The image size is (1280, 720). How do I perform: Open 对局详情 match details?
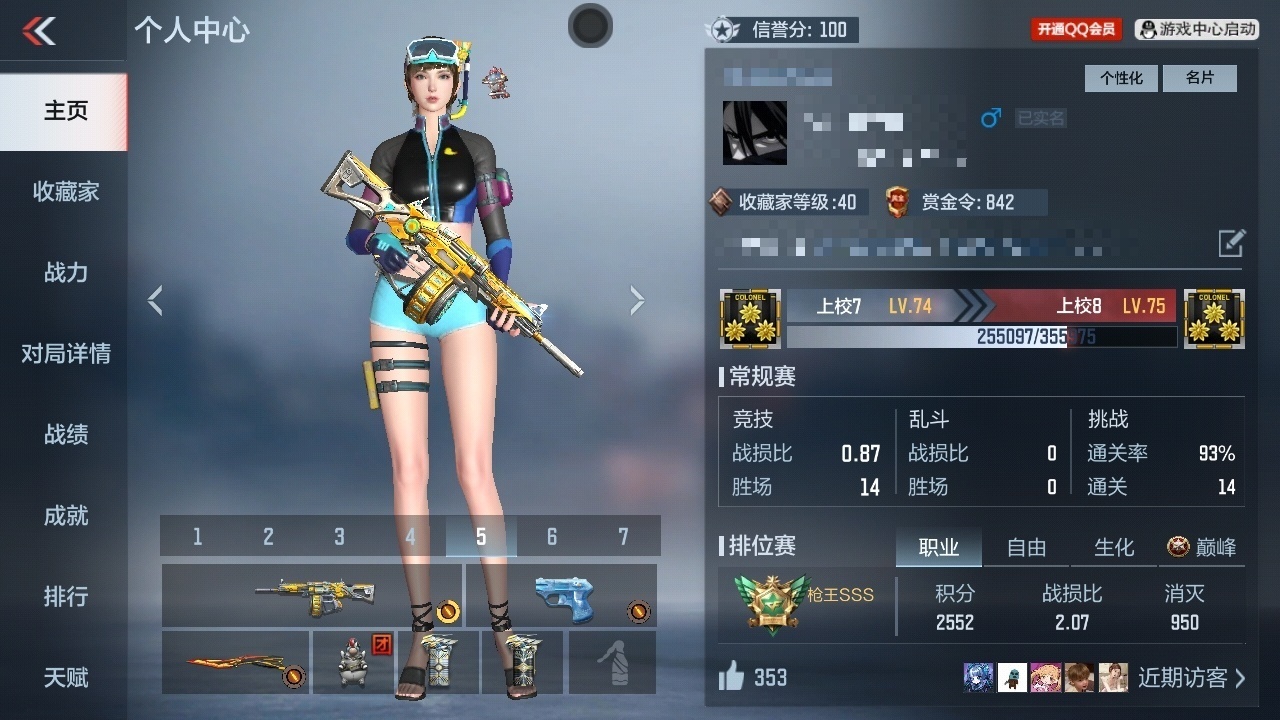point(65,353)
